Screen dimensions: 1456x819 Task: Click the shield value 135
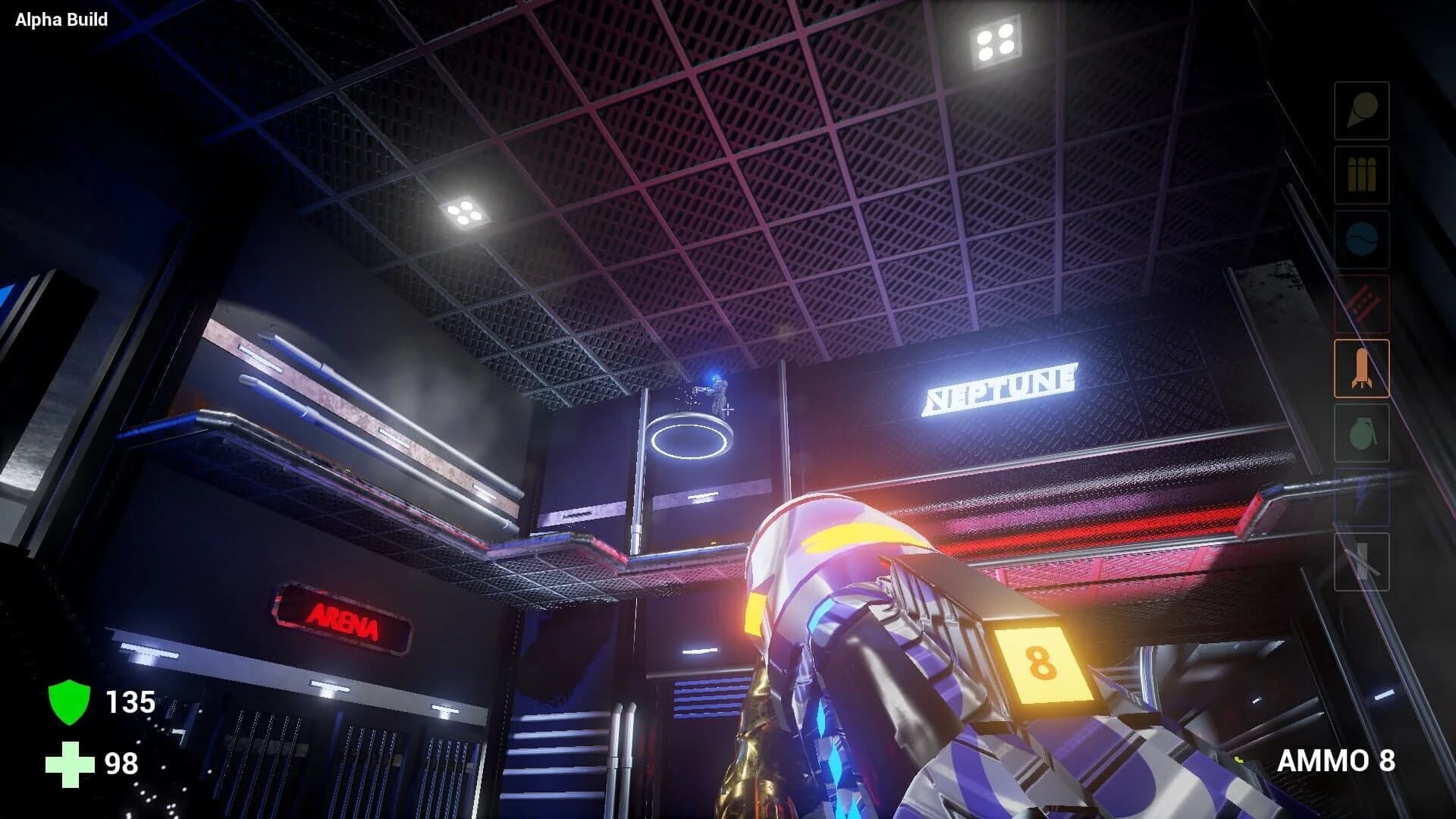(x=131, y=703)
